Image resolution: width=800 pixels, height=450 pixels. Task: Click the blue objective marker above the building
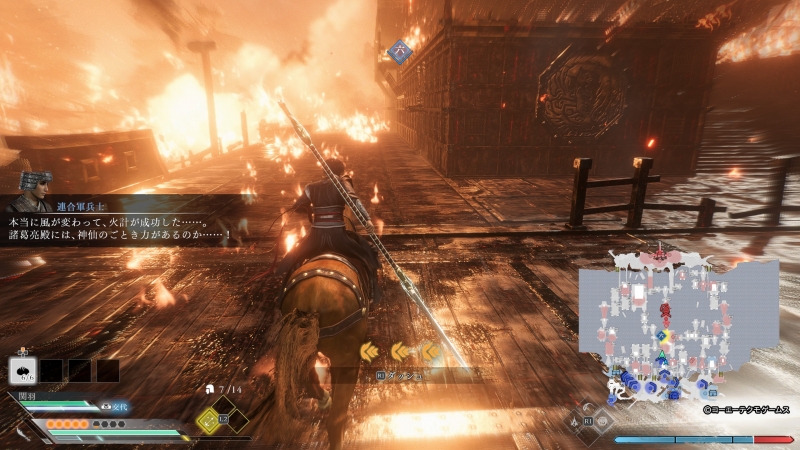pos(399,47)
